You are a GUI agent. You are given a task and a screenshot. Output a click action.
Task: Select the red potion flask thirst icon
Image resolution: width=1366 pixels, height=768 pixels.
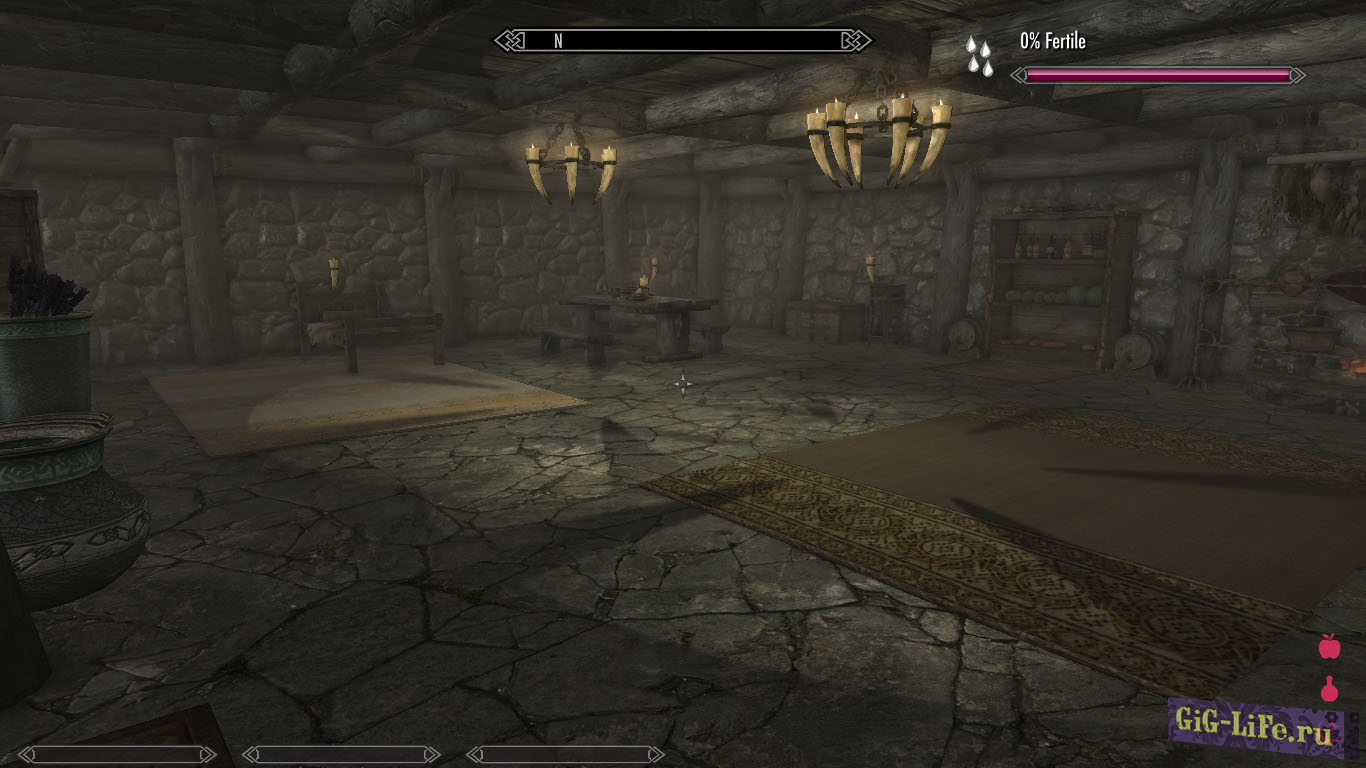(x=1329, y=689)
